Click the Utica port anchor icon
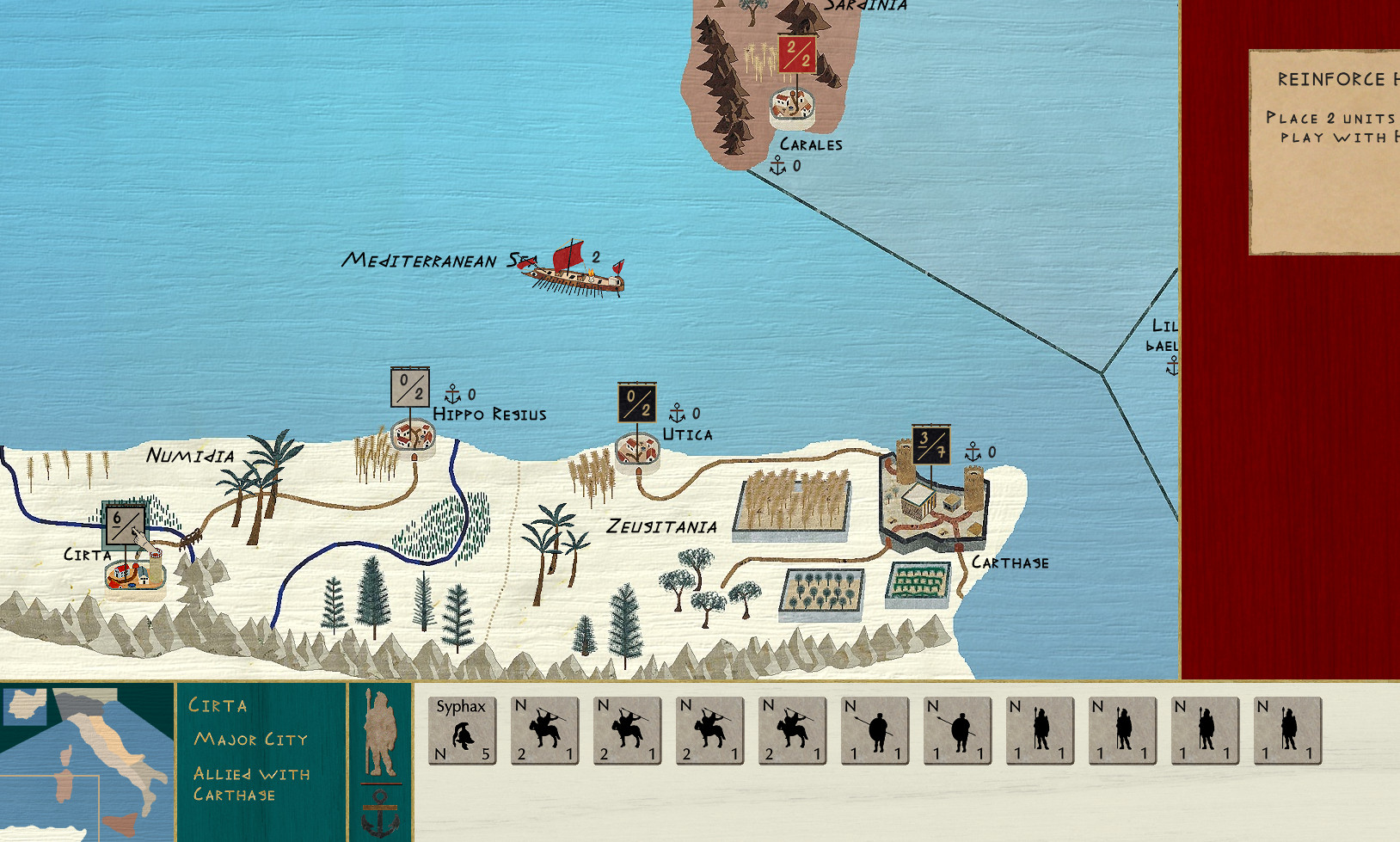The width and height of the screenshot is (1400, 842). pyautogui.click(x=677, y=414)
